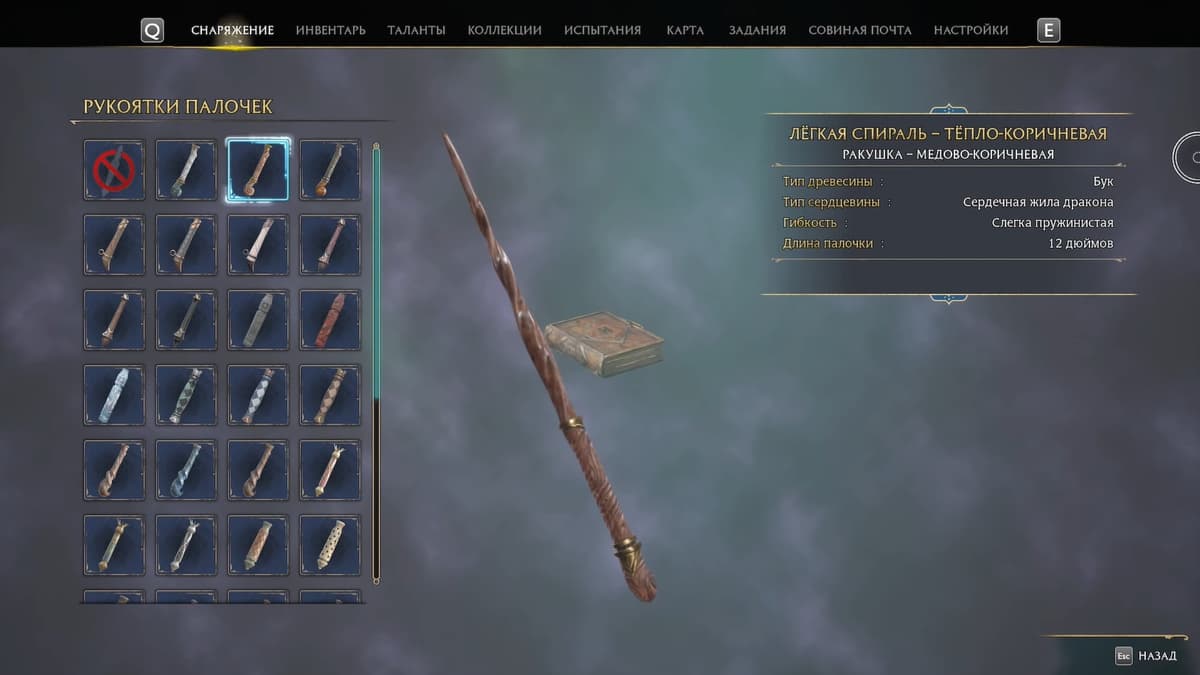Open the Таланты tab
This screenshot has height=675, width=1200.
point(416,30)
